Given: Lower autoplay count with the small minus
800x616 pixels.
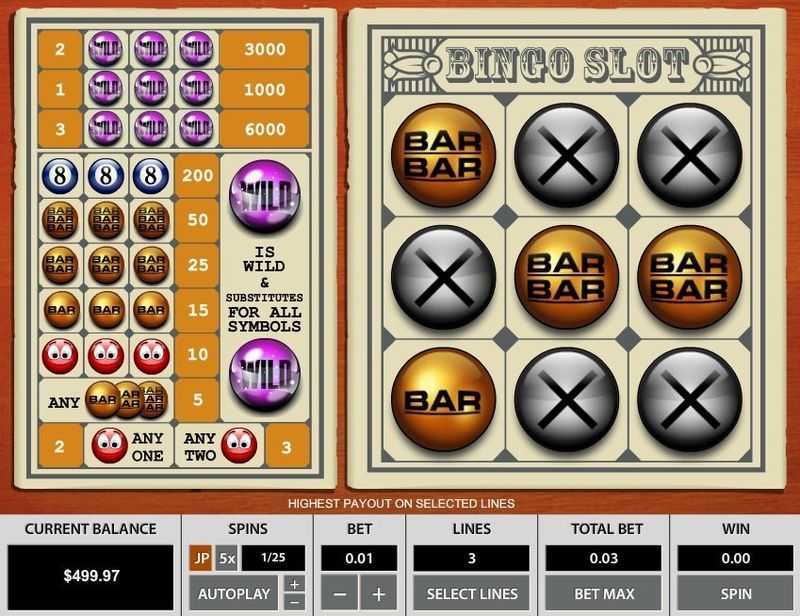Looking at the screenshot, I should point(293,601).
